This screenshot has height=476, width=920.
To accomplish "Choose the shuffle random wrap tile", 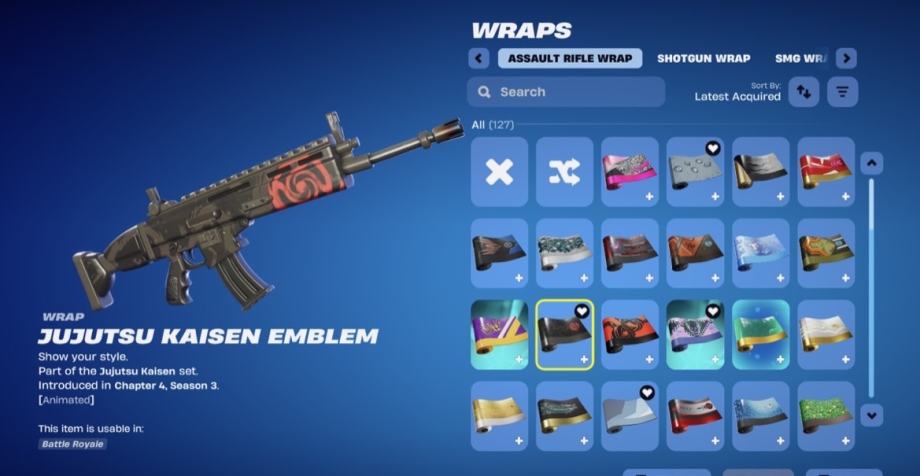I will [564, 172].
